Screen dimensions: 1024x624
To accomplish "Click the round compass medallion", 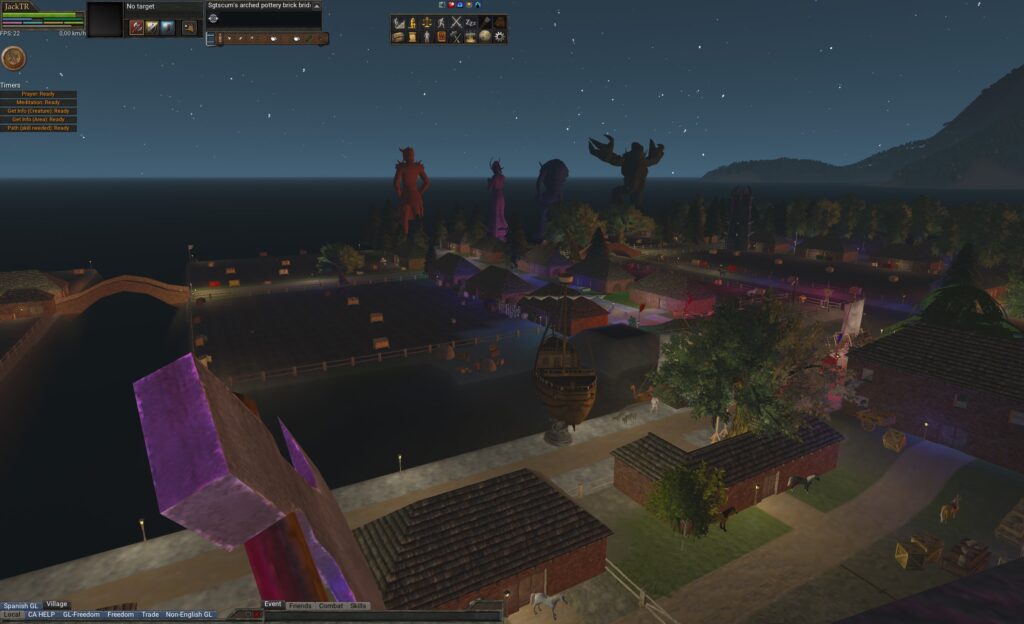I will click(14, 58).
